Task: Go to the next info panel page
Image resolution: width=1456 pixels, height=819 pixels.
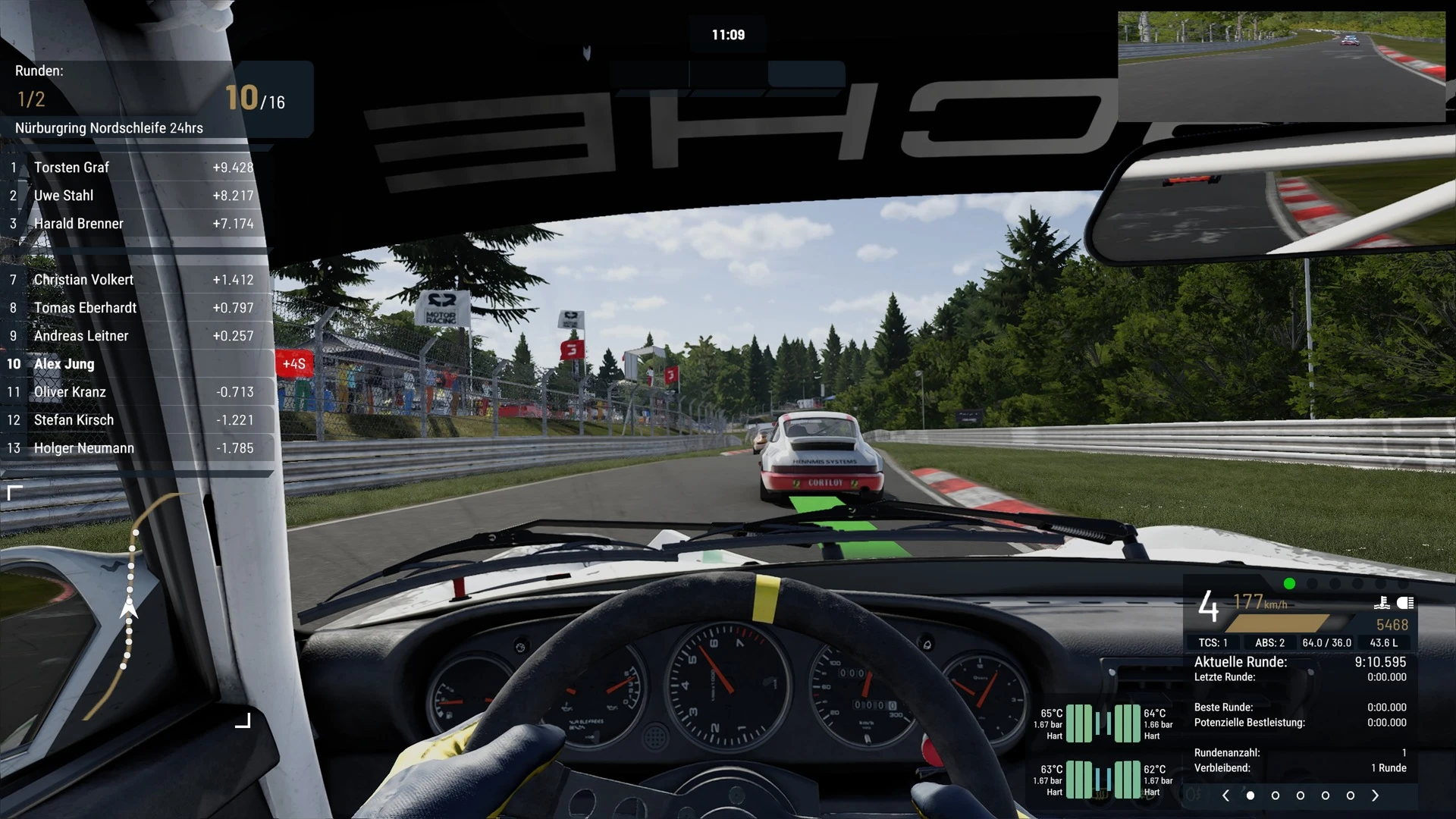Action: [1376, 795]
